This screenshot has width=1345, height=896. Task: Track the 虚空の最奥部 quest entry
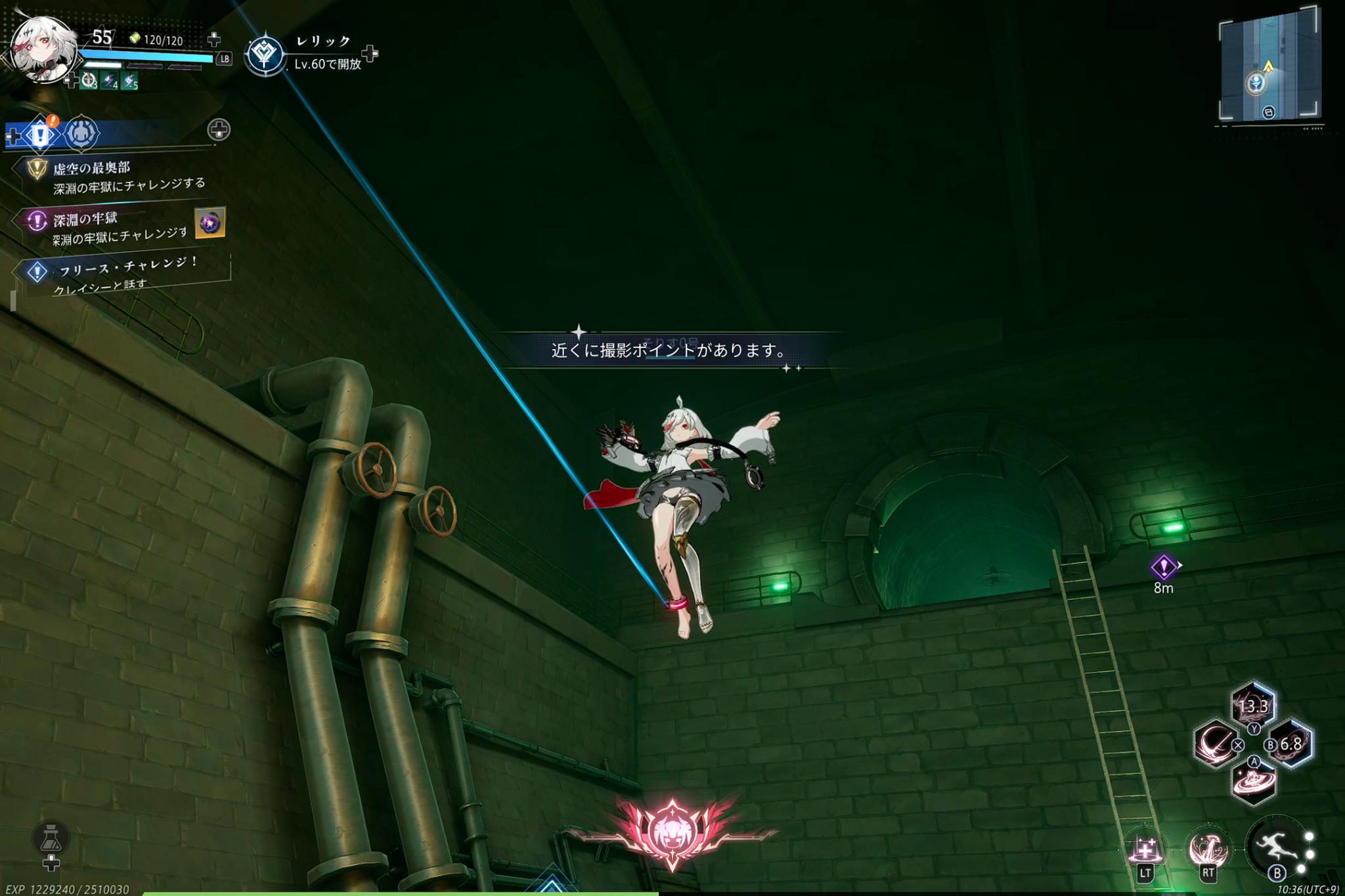[x=92, y=169]
